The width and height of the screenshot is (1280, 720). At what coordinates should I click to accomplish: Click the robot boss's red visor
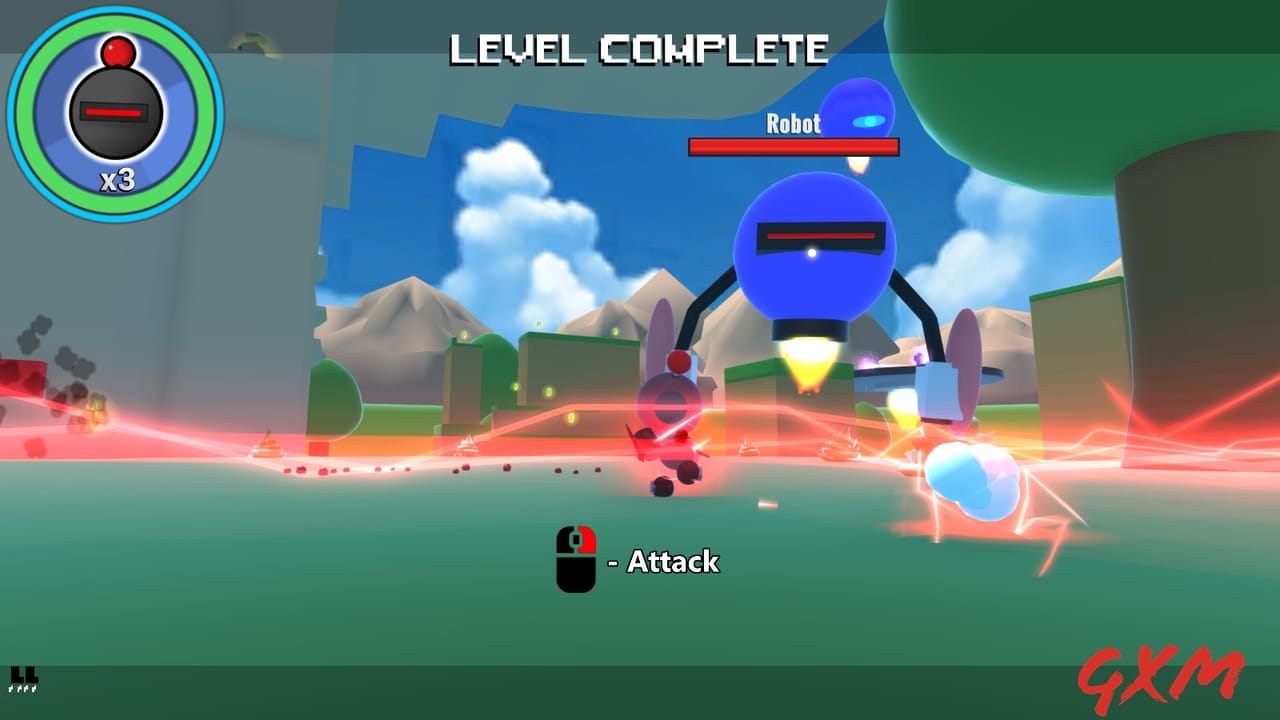tap(820, 236)
